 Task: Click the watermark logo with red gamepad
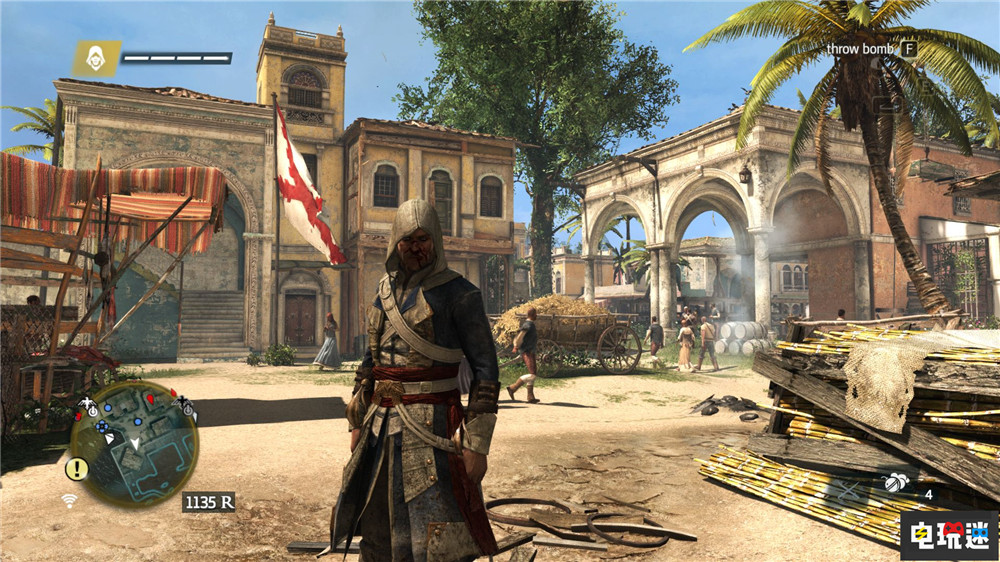pyautogui.click(x=946, y=535)
